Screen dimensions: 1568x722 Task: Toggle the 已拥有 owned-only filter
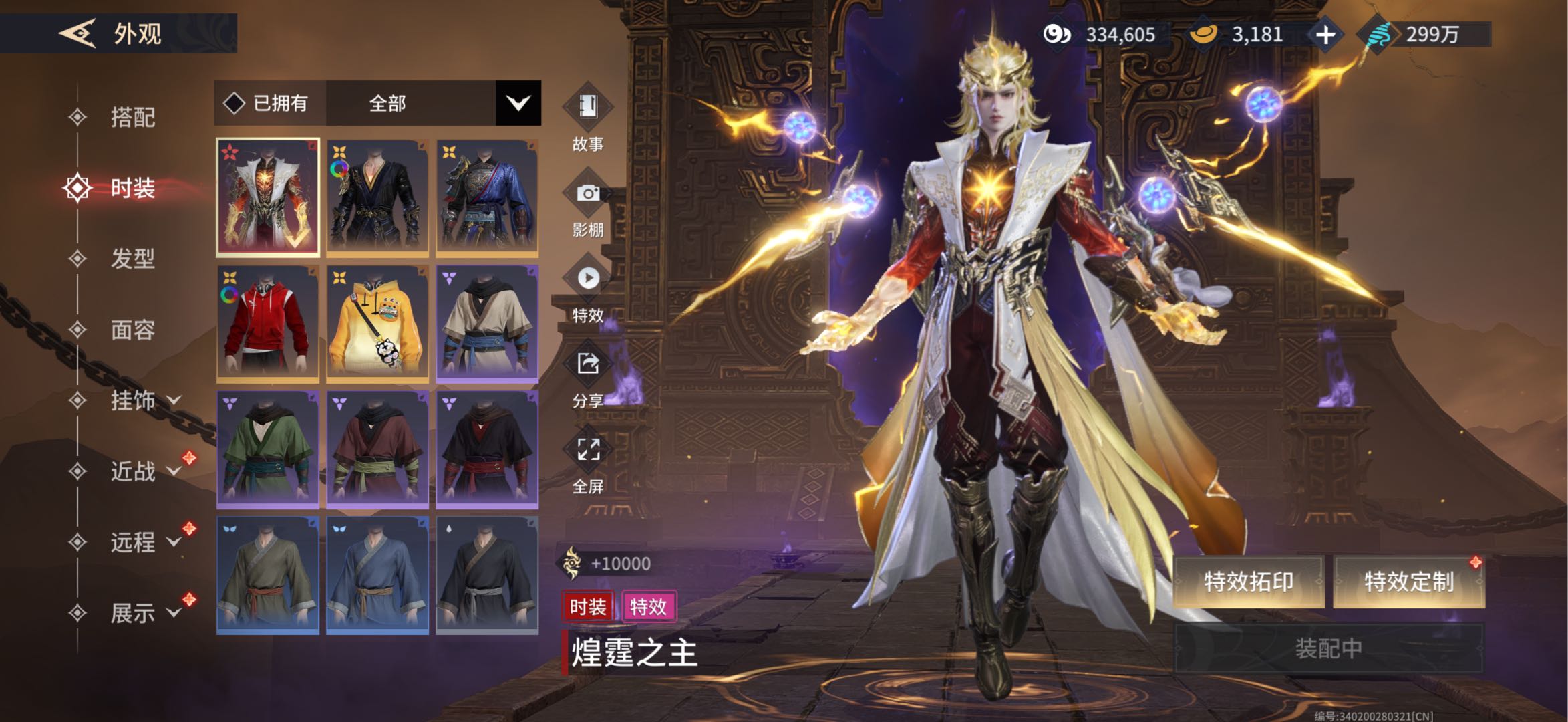click(x=269, y=104)
